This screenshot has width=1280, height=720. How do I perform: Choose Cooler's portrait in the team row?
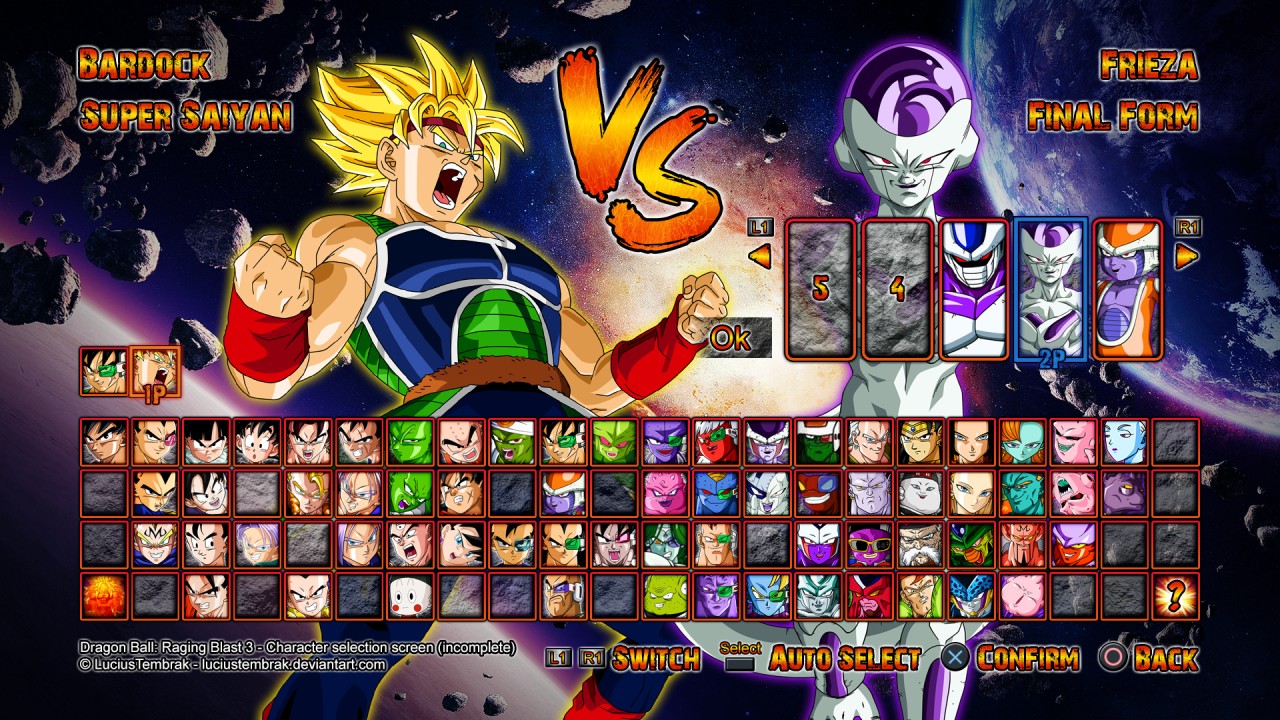click(x=974, y=289)
